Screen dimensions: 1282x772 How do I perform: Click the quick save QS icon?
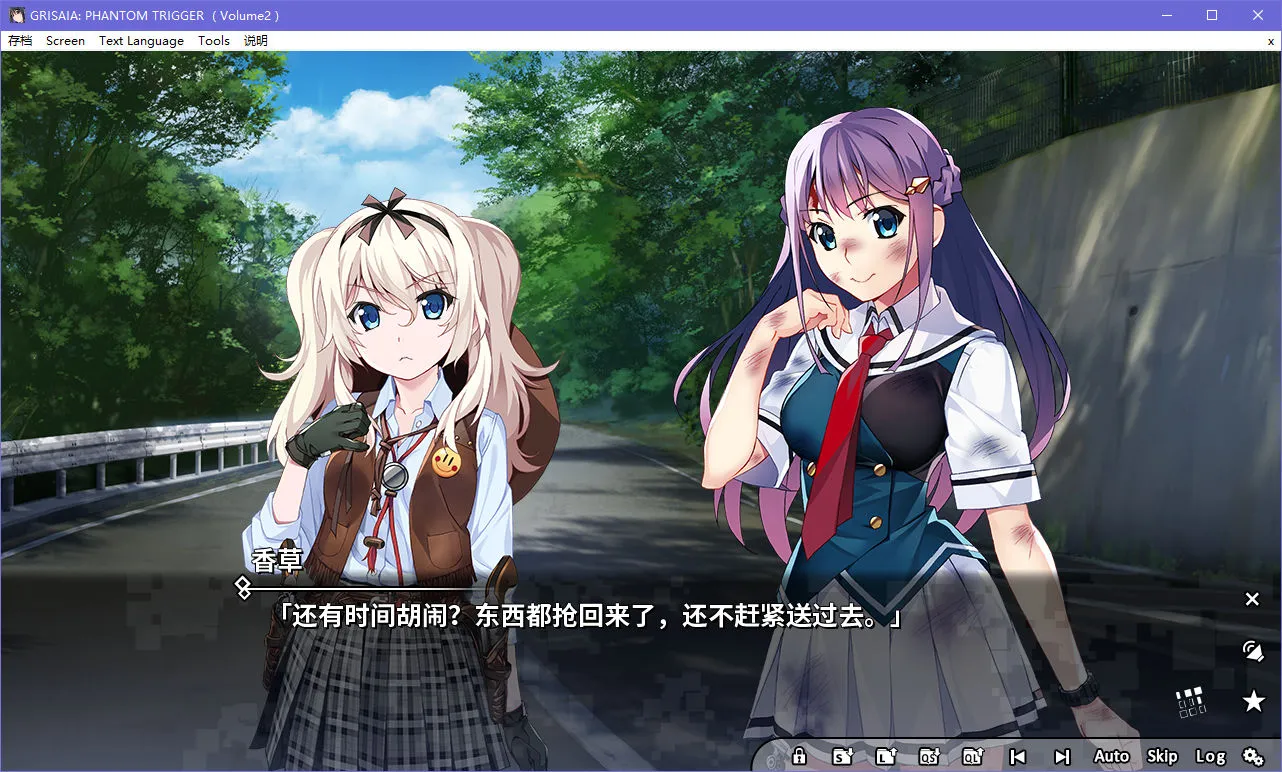click(929, 756)
